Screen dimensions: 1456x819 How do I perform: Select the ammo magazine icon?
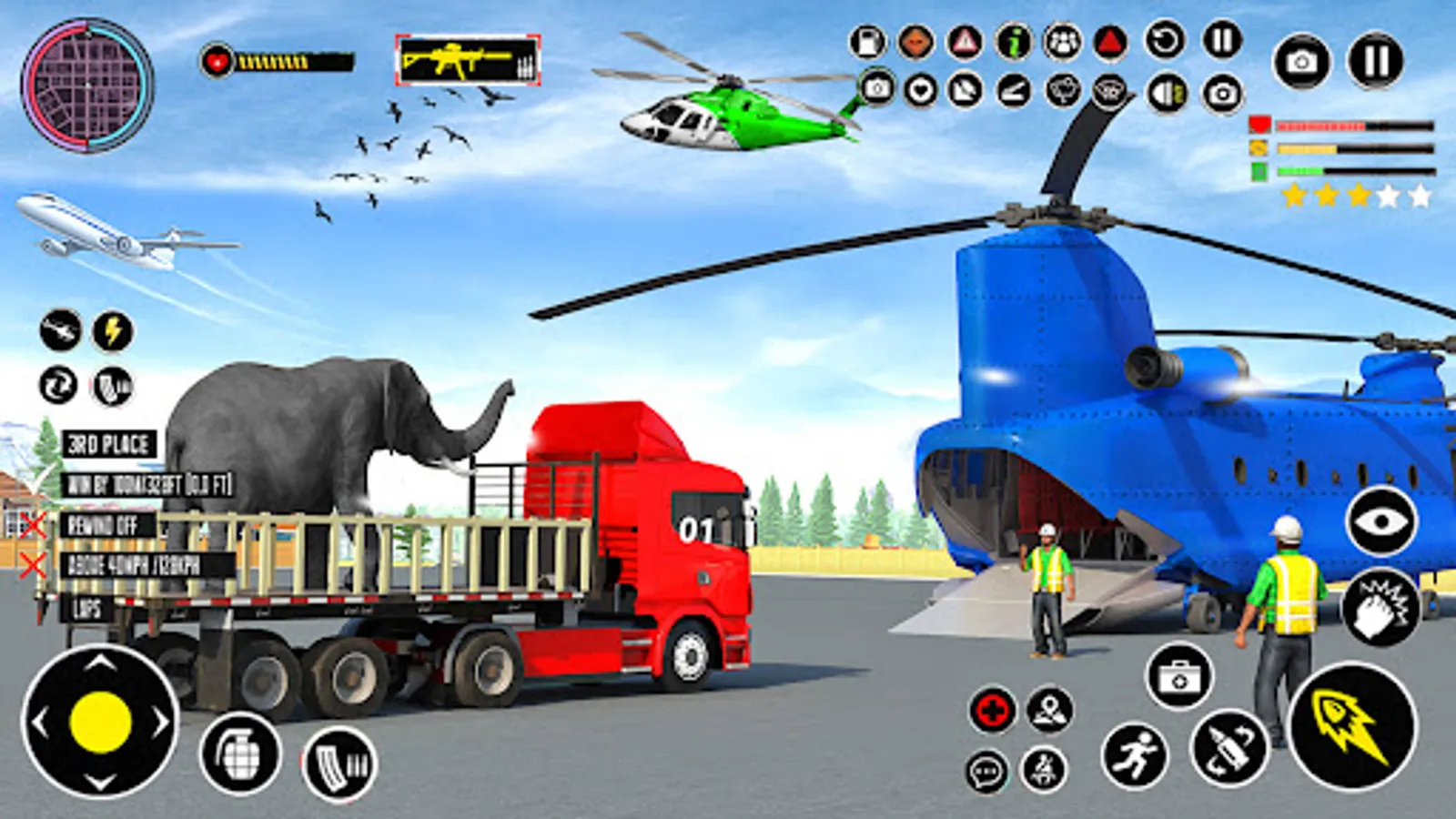click(x=338, y=764)
